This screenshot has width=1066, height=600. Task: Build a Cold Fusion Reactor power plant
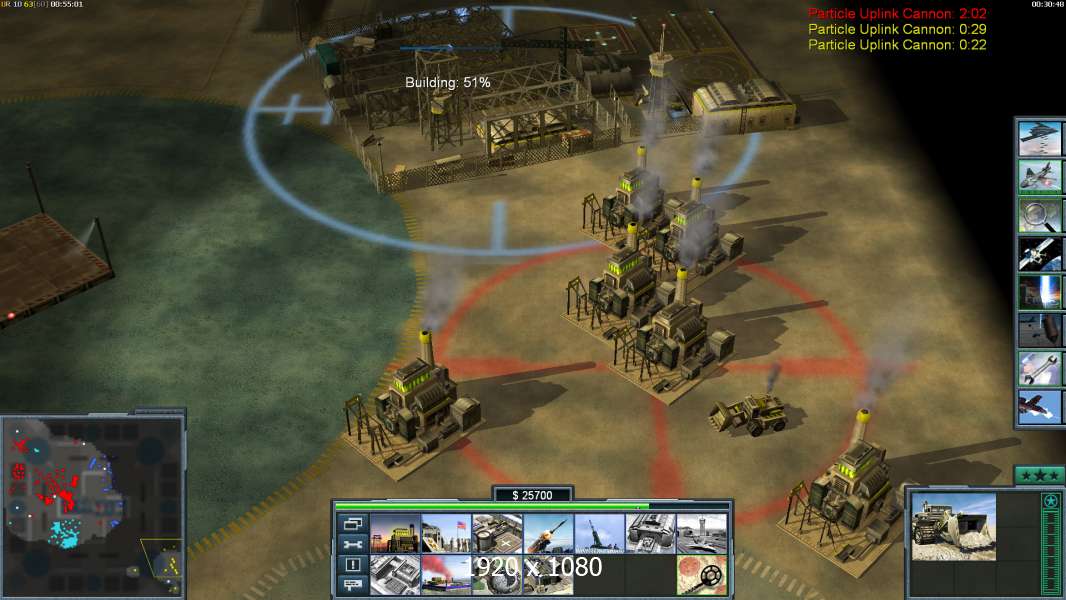pyautogui.click(x=395, y=534)
